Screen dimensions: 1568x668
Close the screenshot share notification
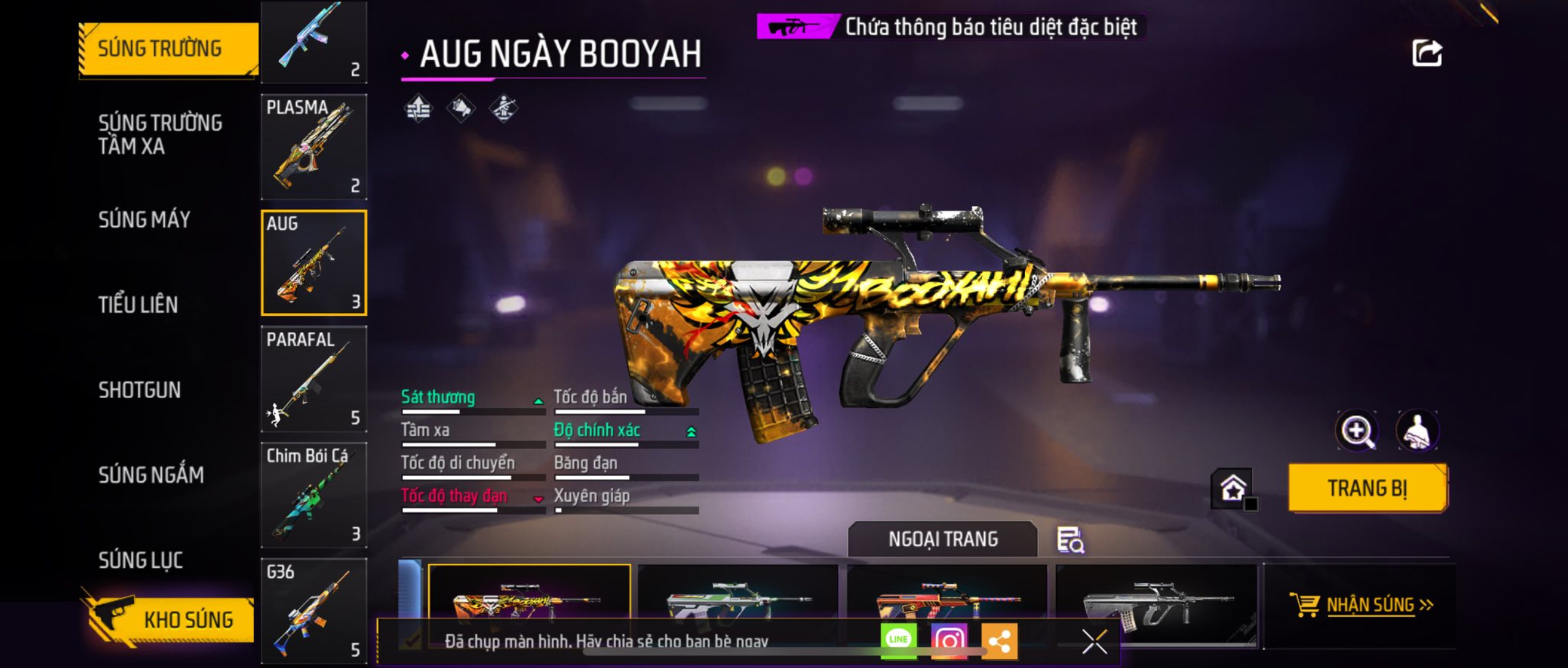coord(1094,642)
